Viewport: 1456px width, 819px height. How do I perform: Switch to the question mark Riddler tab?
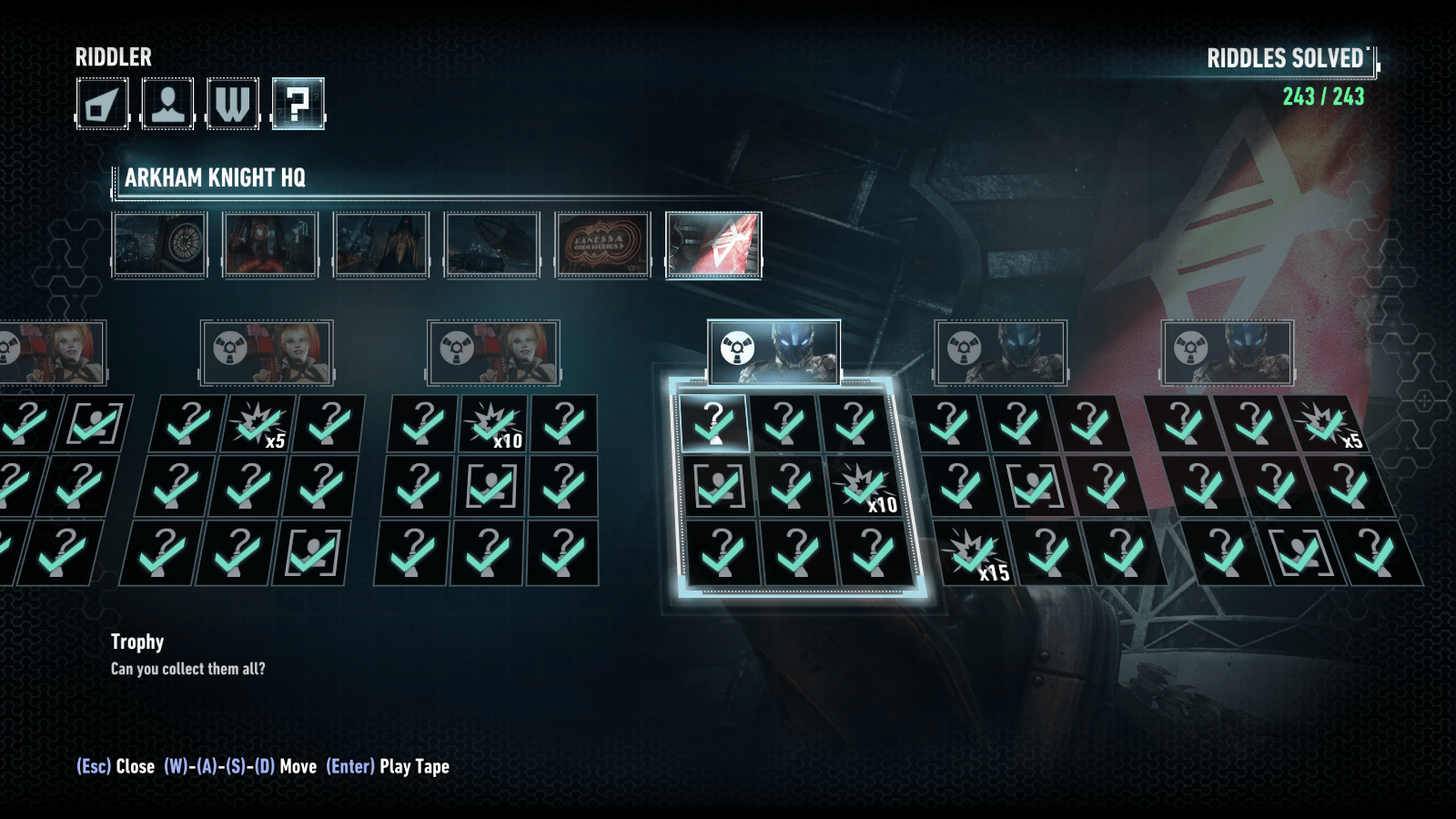(x=298, y=104)
